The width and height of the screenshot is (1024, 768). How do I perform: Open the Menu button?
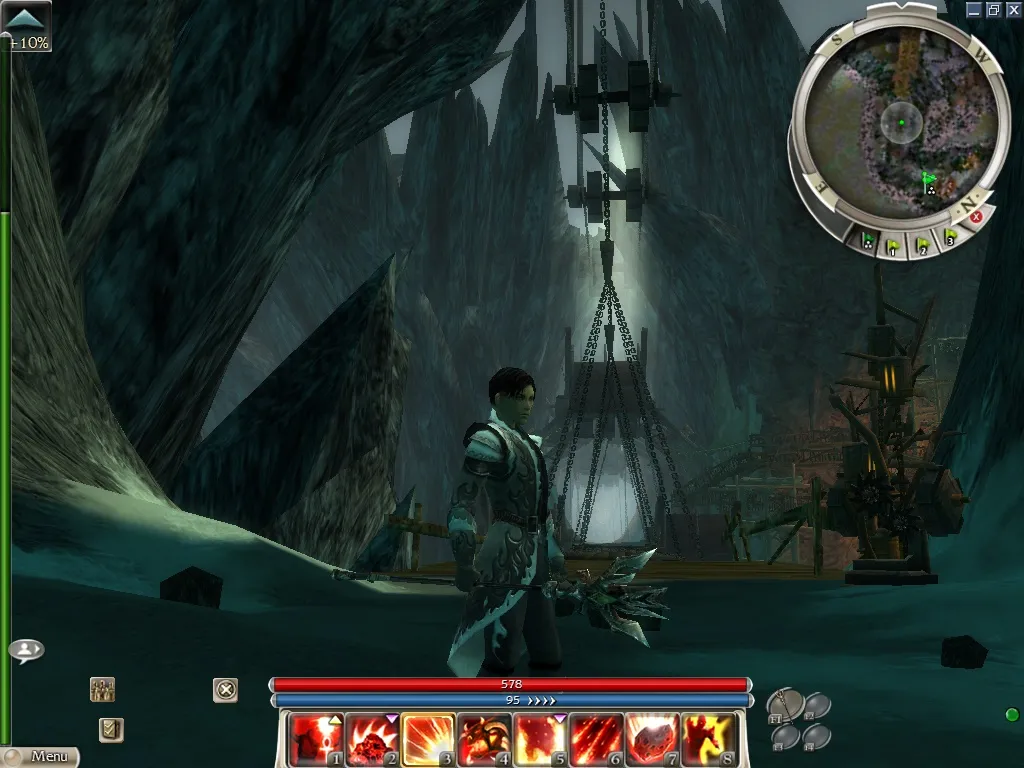40,757
